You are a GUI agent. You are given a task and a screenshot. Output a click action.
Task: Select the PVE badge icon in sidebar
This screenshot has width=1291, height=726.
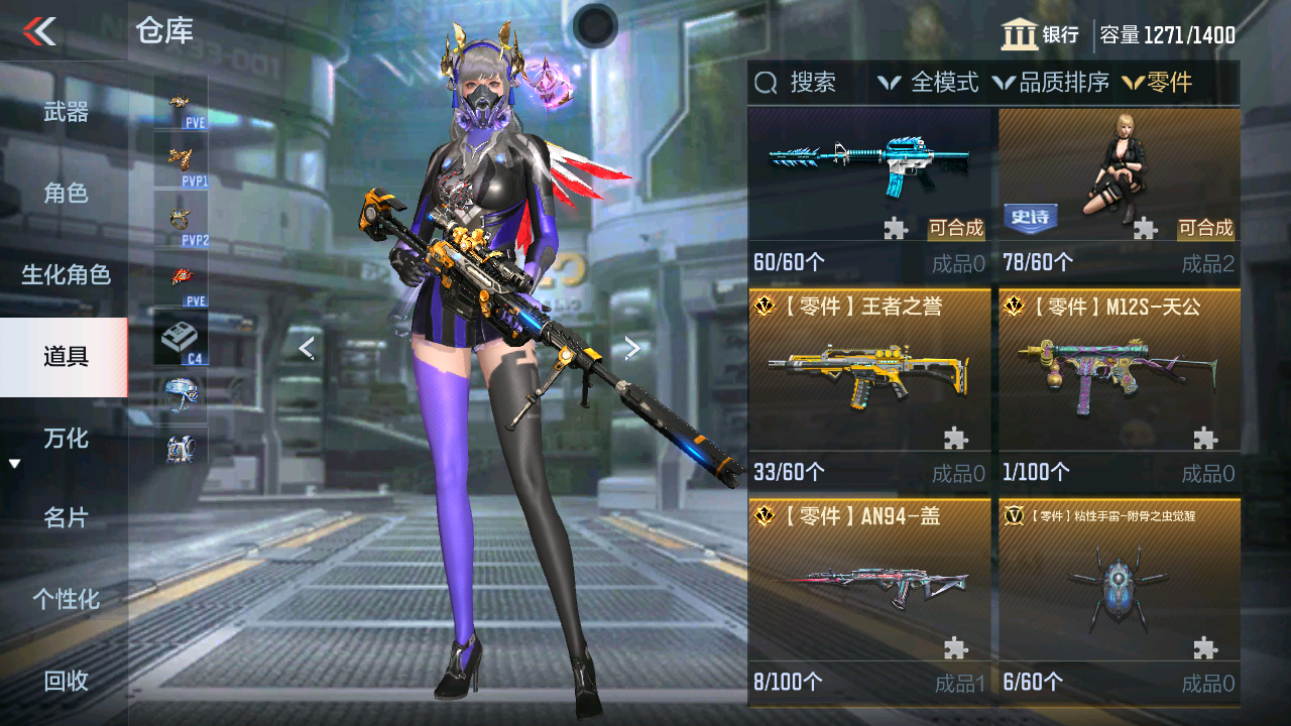(x=178, y=103)
